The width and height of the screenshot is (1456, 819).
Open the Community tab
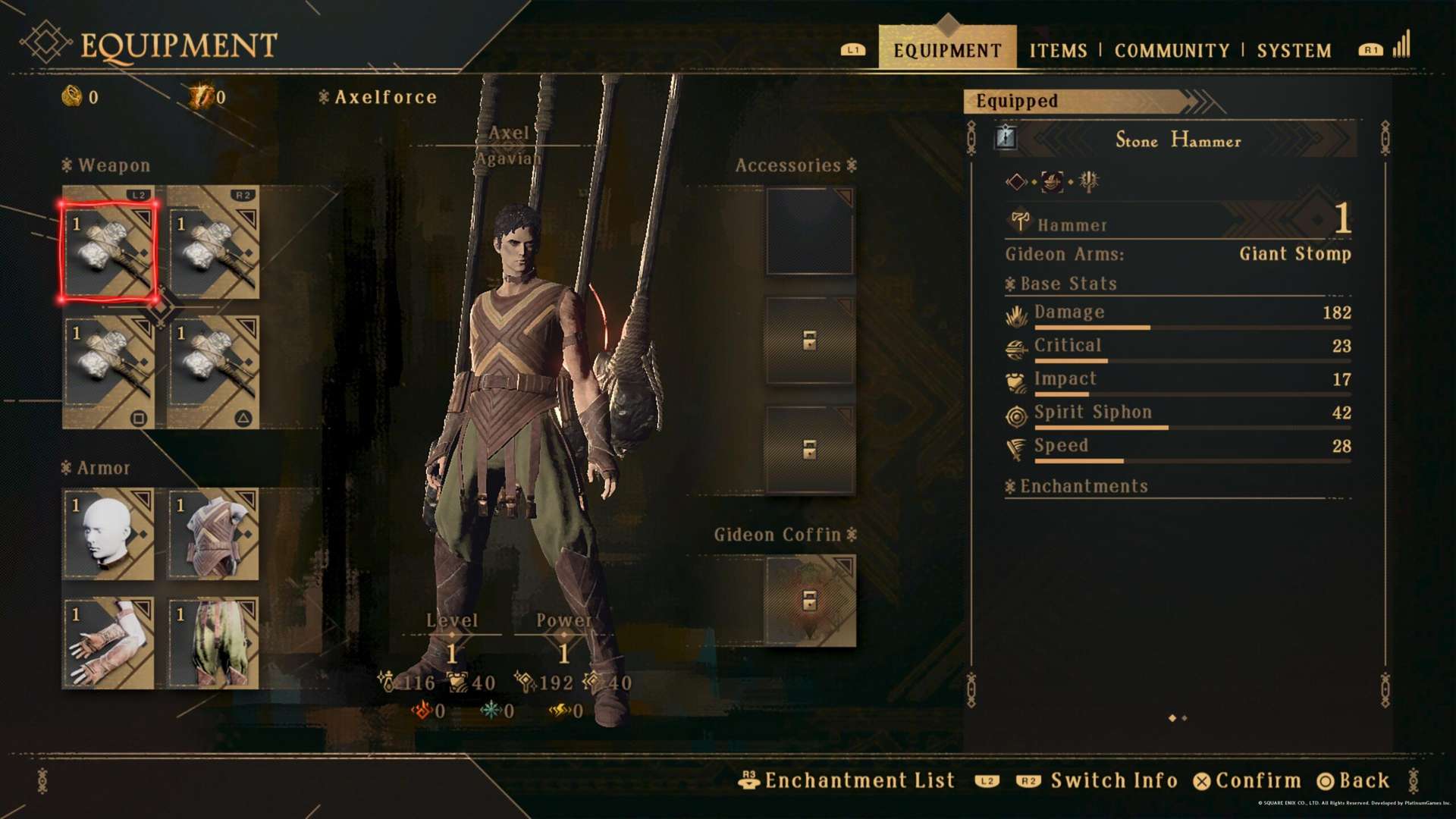(1172, 51)
